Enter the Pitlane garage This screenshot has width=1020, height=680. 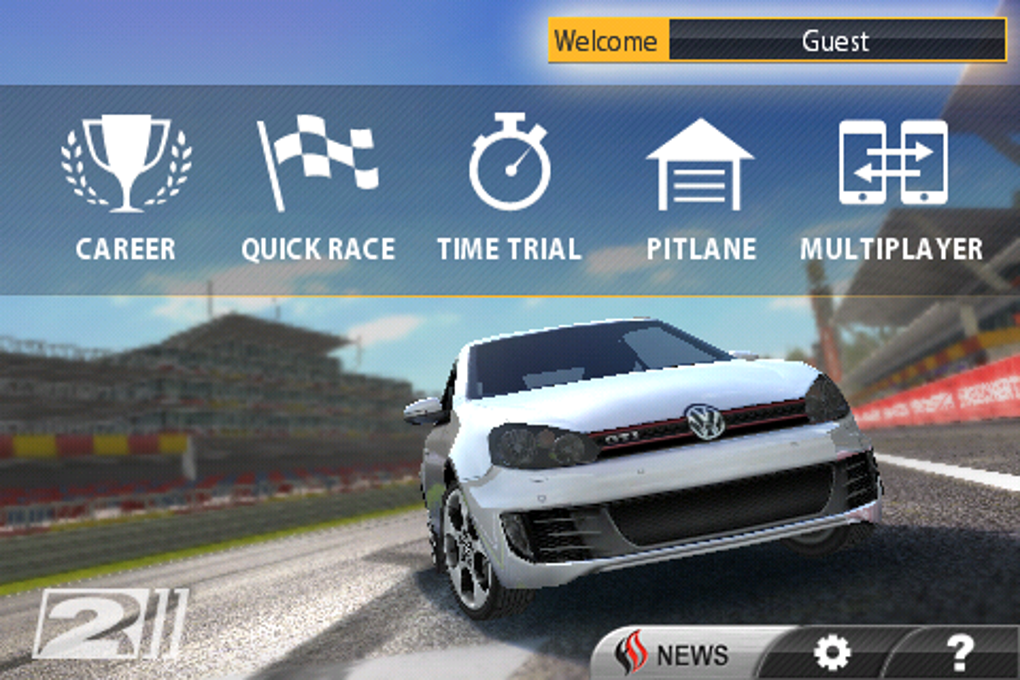[700, 189]
